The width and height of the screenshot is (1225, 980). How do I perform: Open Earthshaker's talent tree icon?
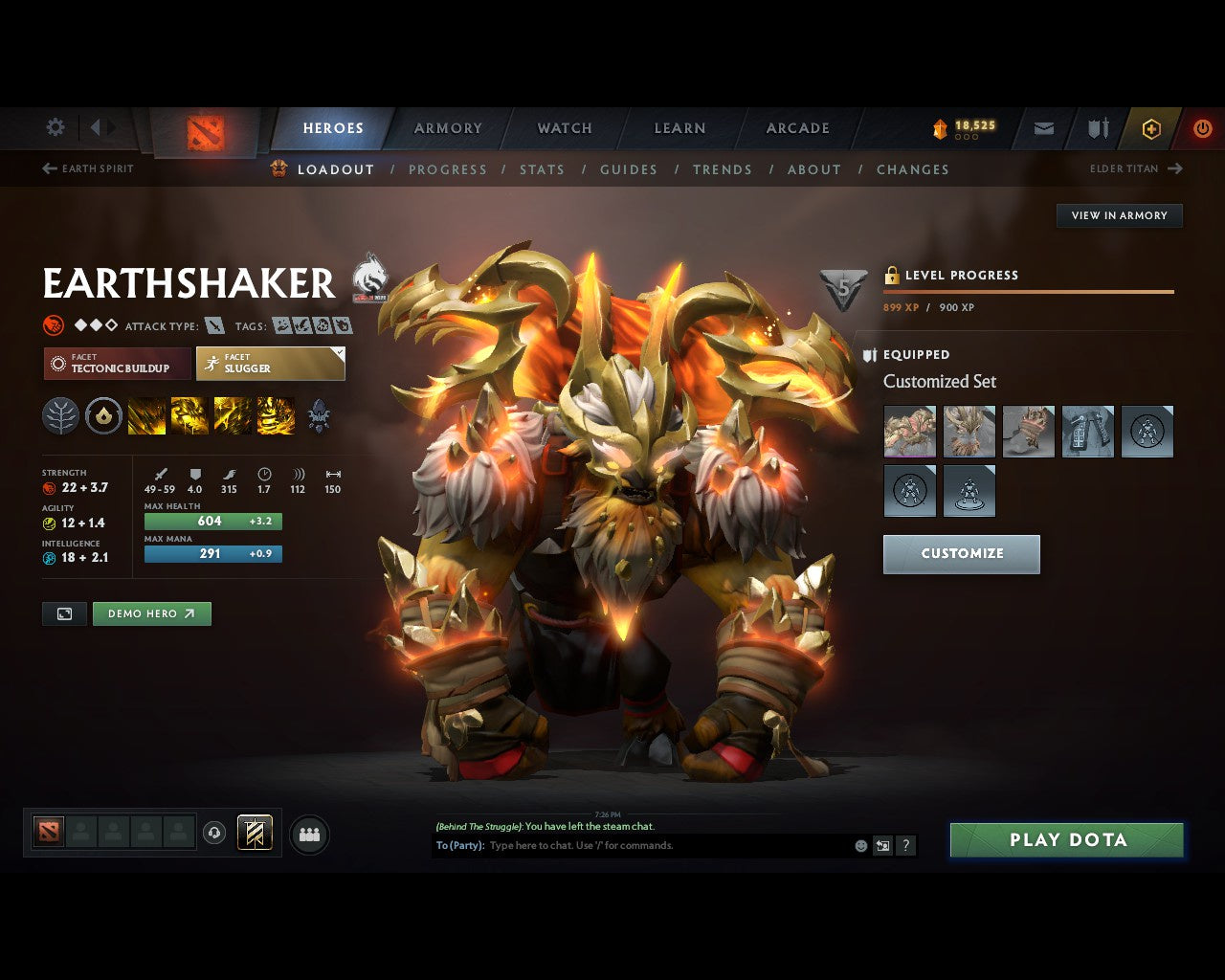point(60,415)
